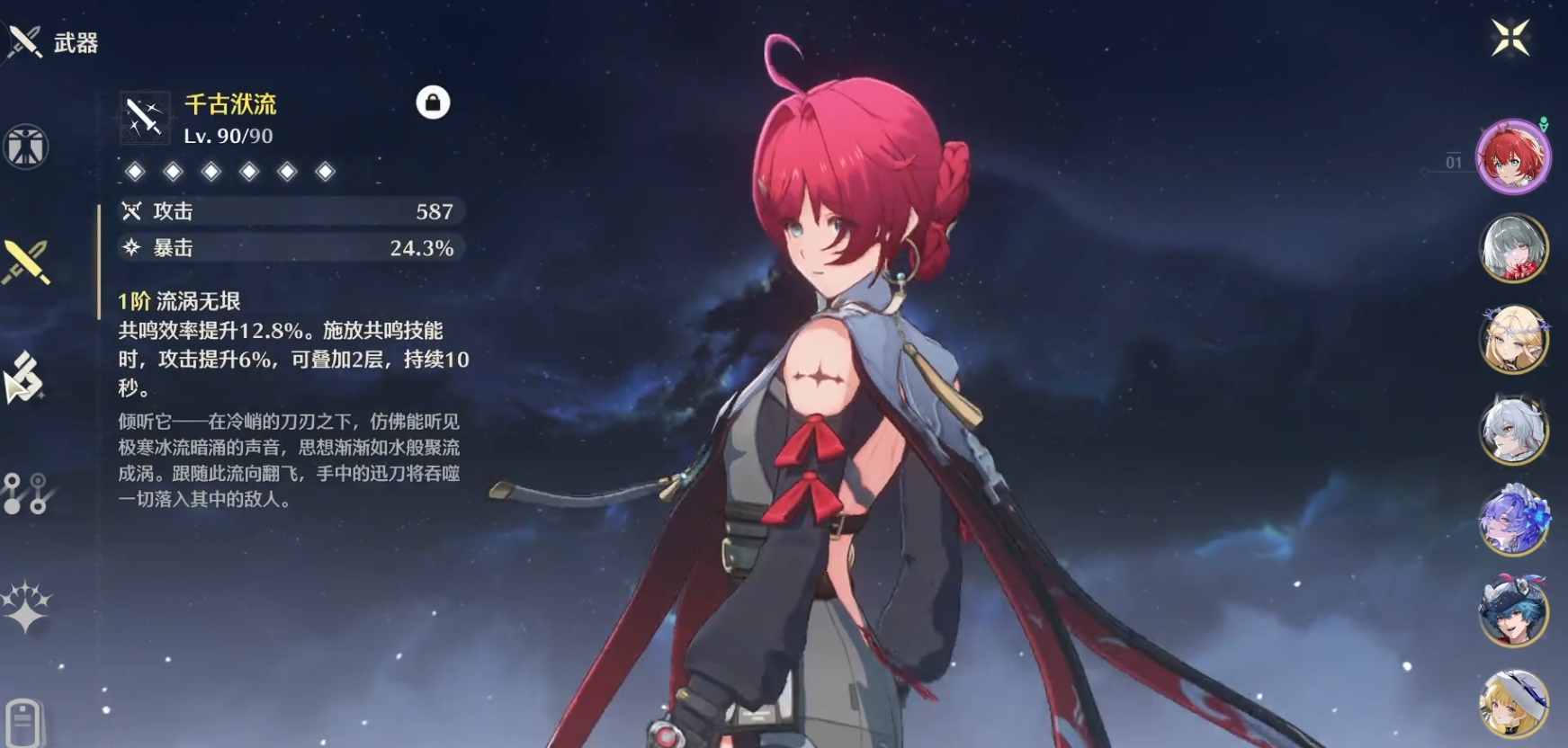1568x748 pixels.
Task: Click the 千古洑流 weapon icon
Action: click(145, 118)
